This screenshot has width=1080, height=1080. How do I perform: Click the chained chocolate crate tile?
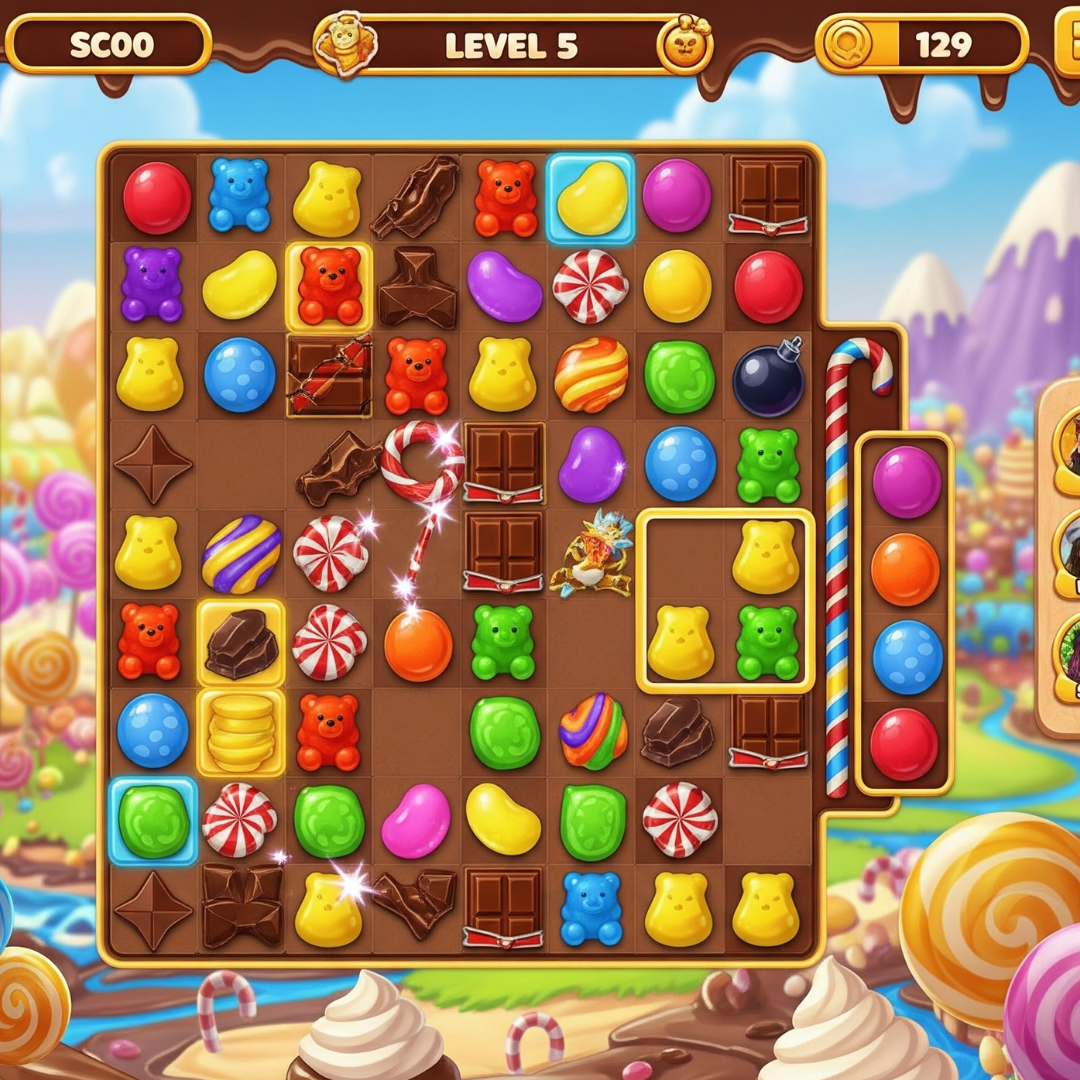click(x=329, y=375)
